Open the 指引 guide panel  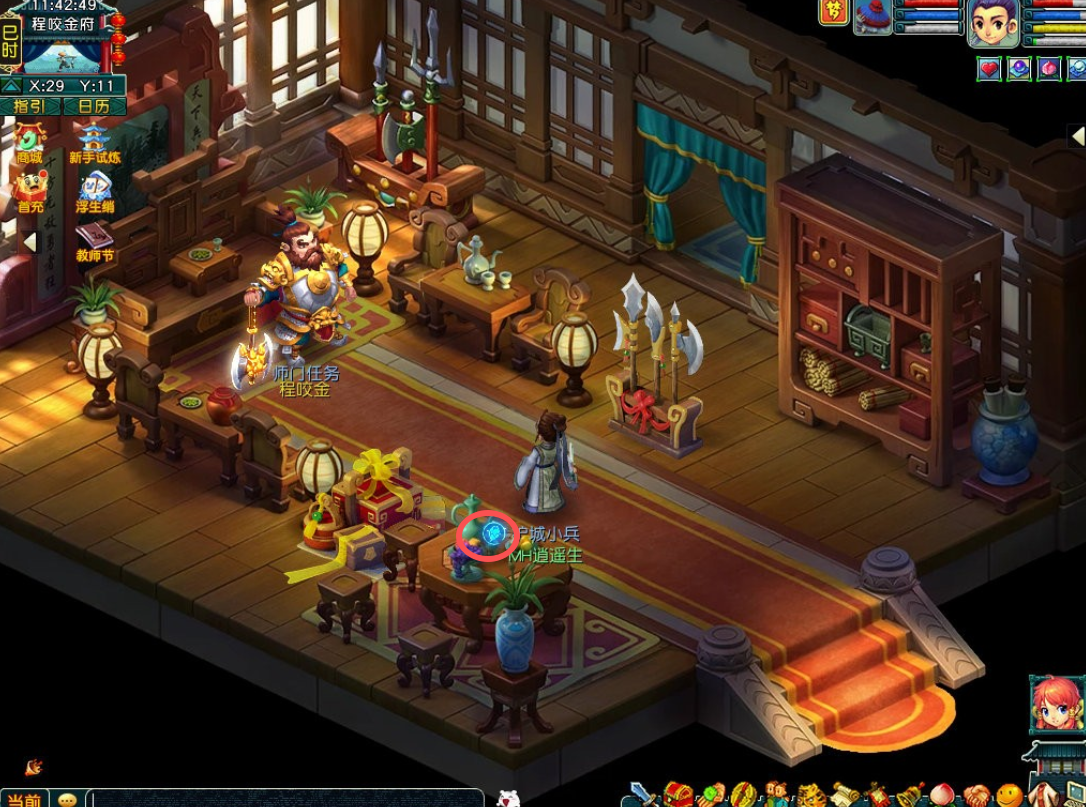click(x=31, y=106)
